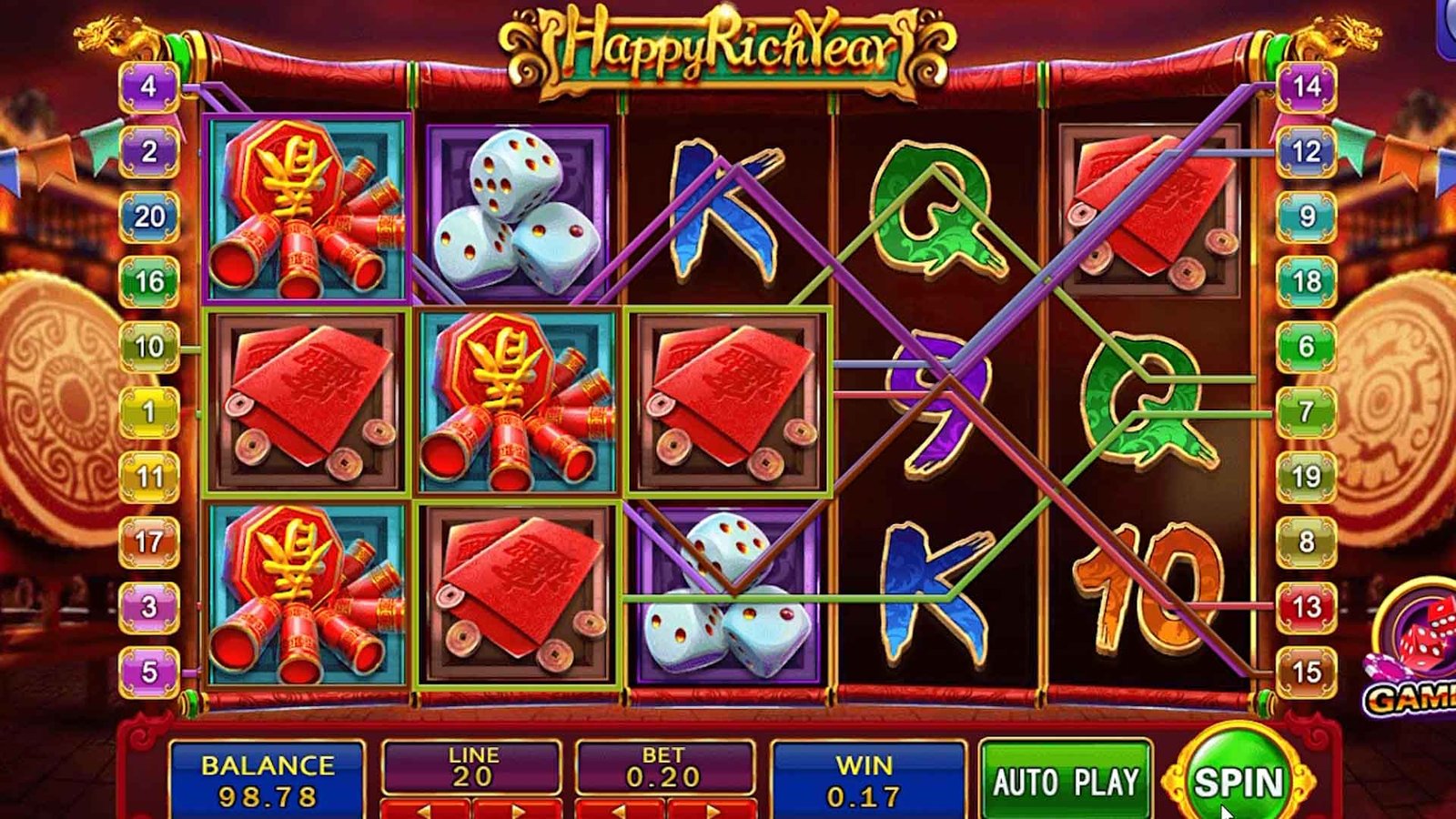Show payline 15 indicator
Screen dimensions: 1456x819
pyautogui.click(x=1307, y=672)
